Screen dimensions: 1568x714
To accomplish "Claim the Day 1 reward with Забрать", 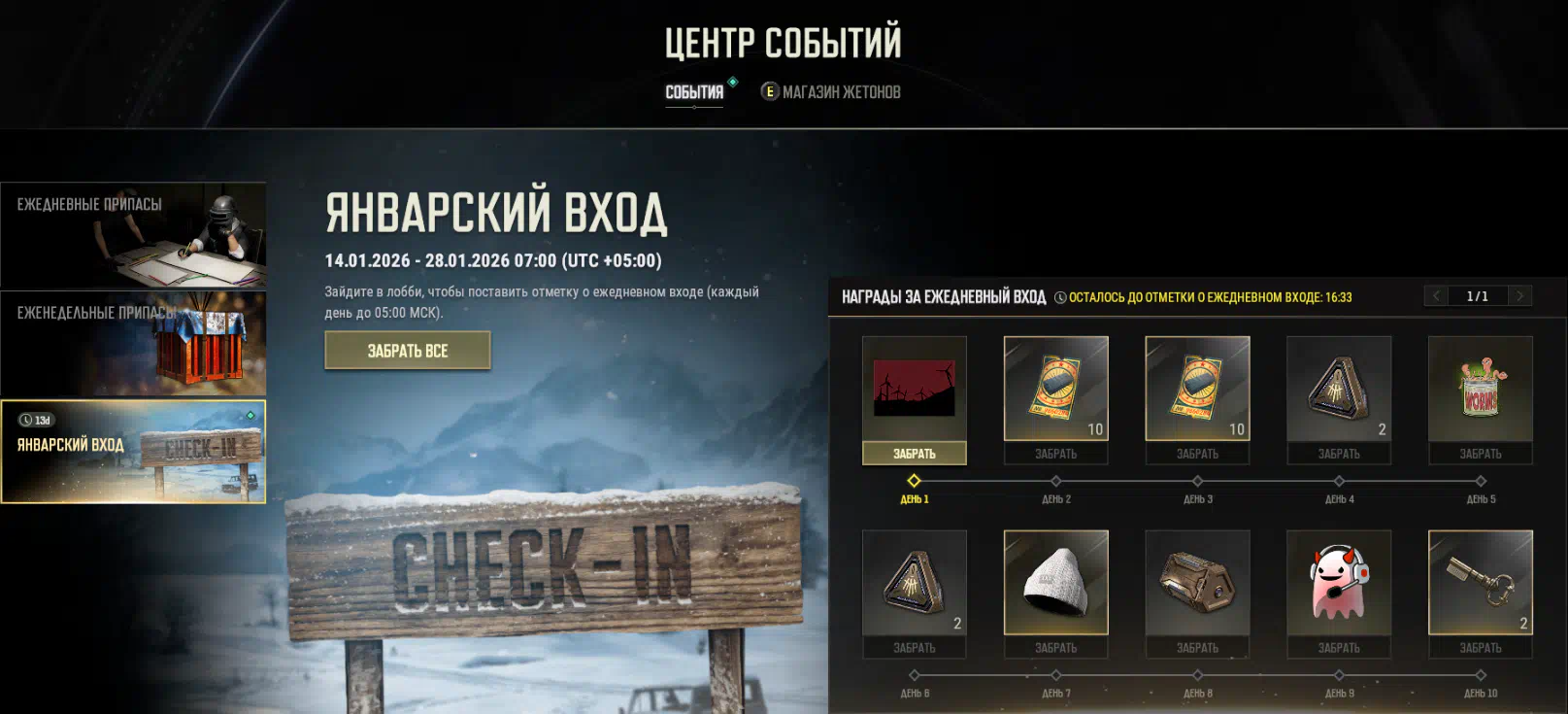I will click(x=915, y=454).
